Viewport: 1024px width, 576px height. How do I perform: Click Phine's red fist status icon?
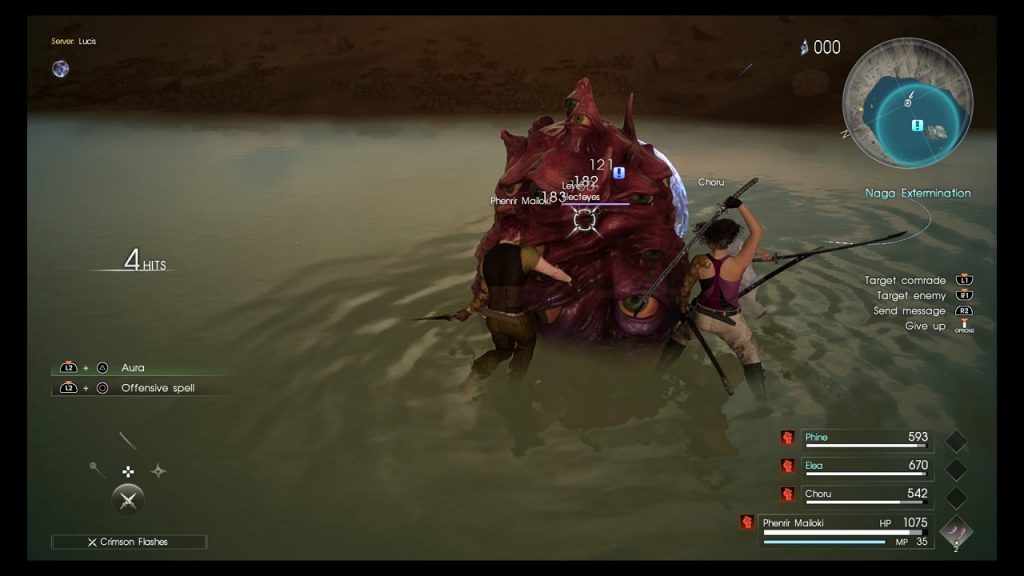788,438
